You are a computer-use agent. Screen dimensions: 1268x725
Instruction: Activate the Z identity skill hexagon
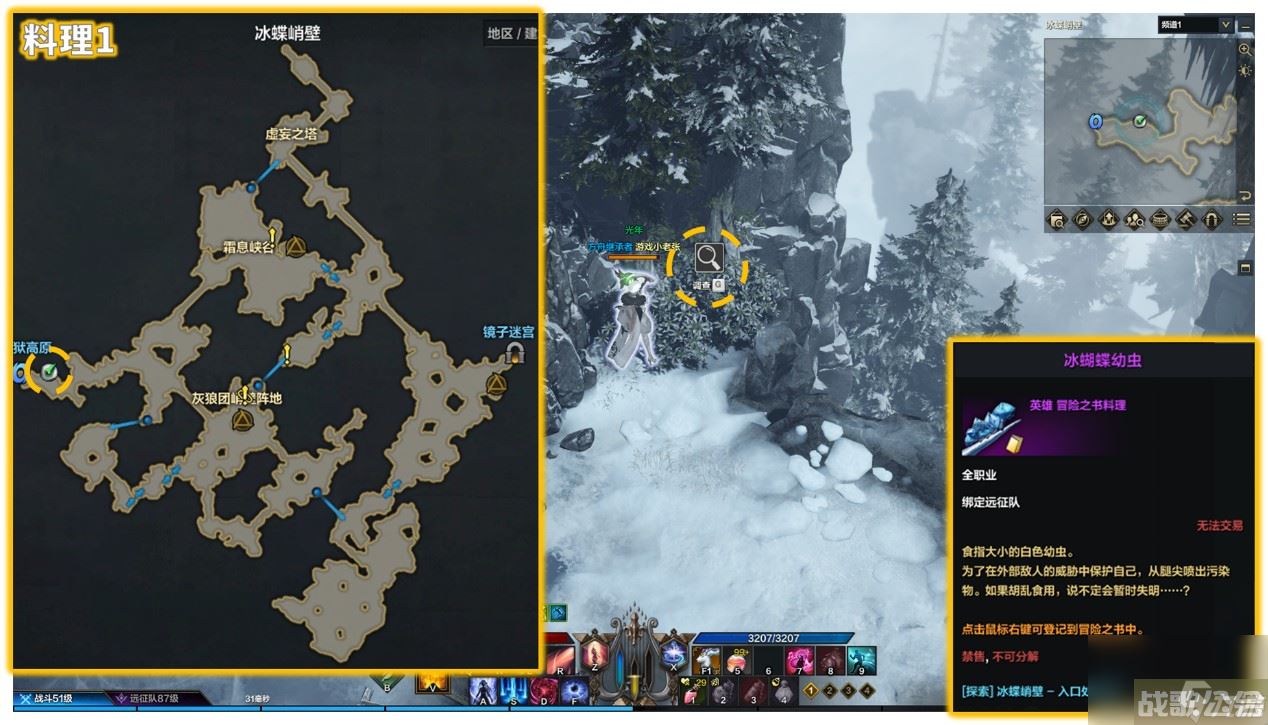click(595, 659)
